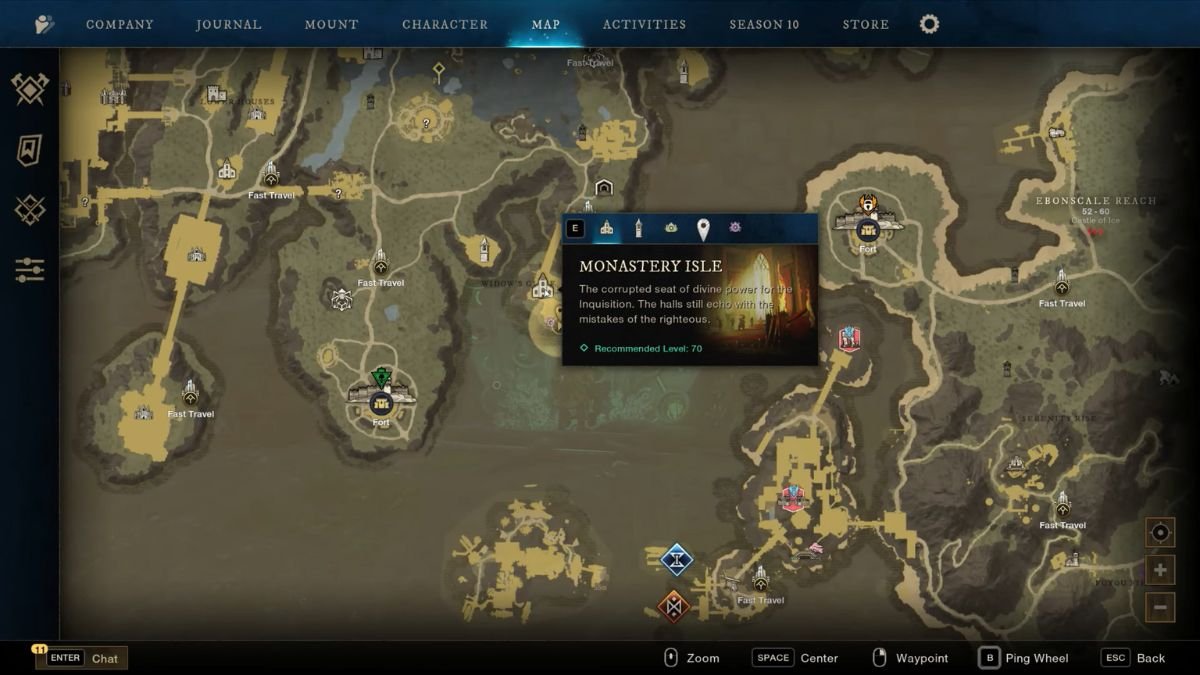
Task: Open the crossed-axes panel in left sidebar
Action: [x=30, y=89]
